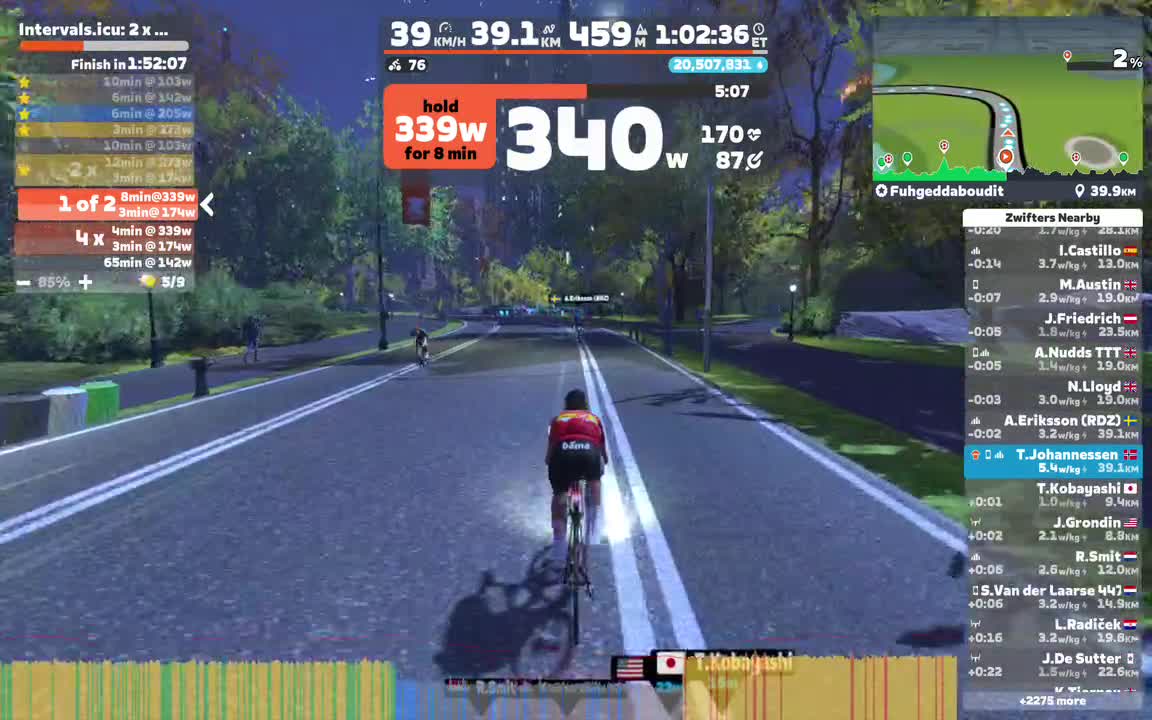The image size is (1152, 720).
Task: Select J.Grondin from the rider list
Action: (x=1052, y=529)
